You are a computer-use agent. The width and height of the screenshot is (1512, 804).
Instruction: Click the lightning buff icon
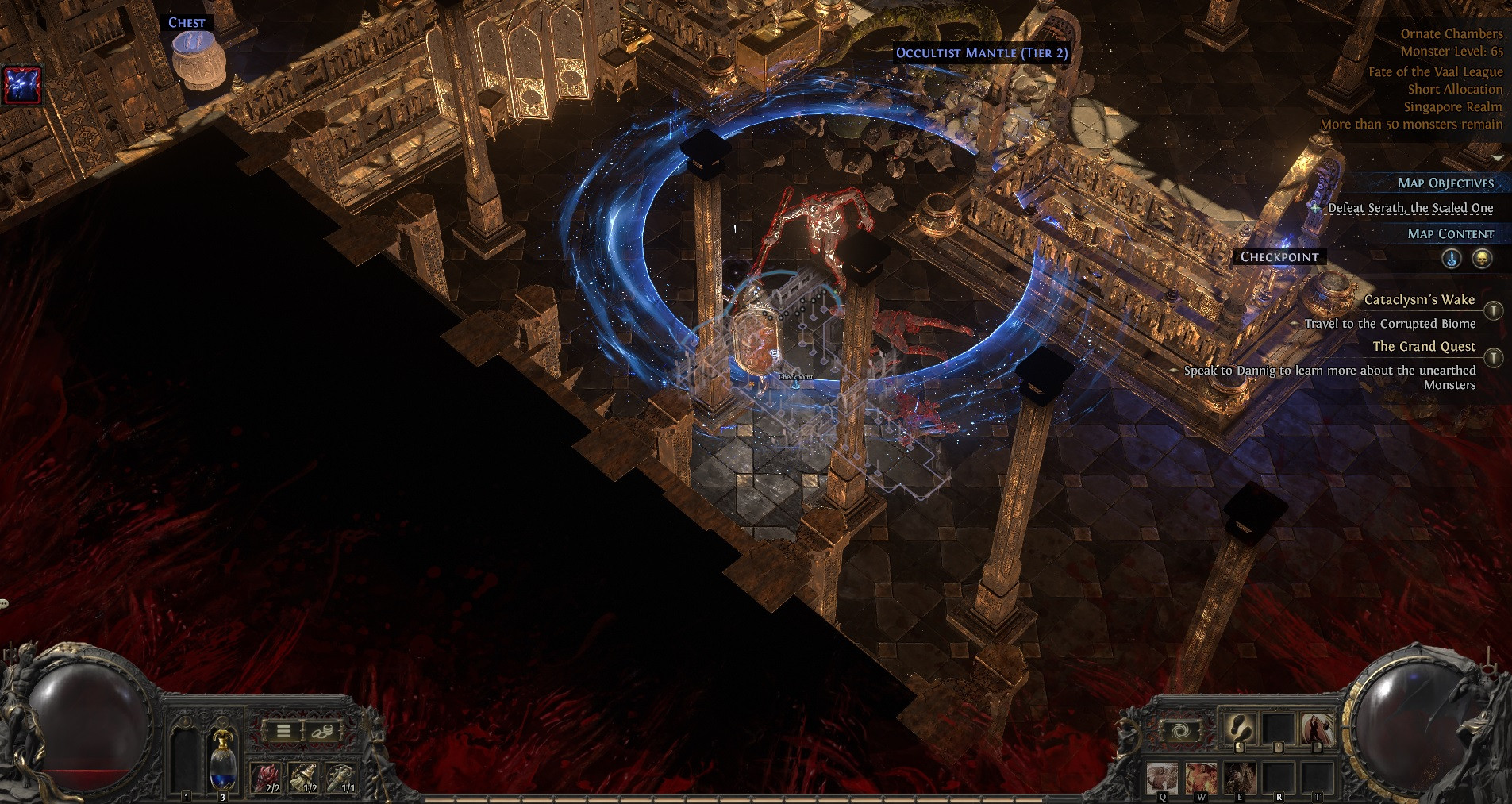click(x=22, y=85)
